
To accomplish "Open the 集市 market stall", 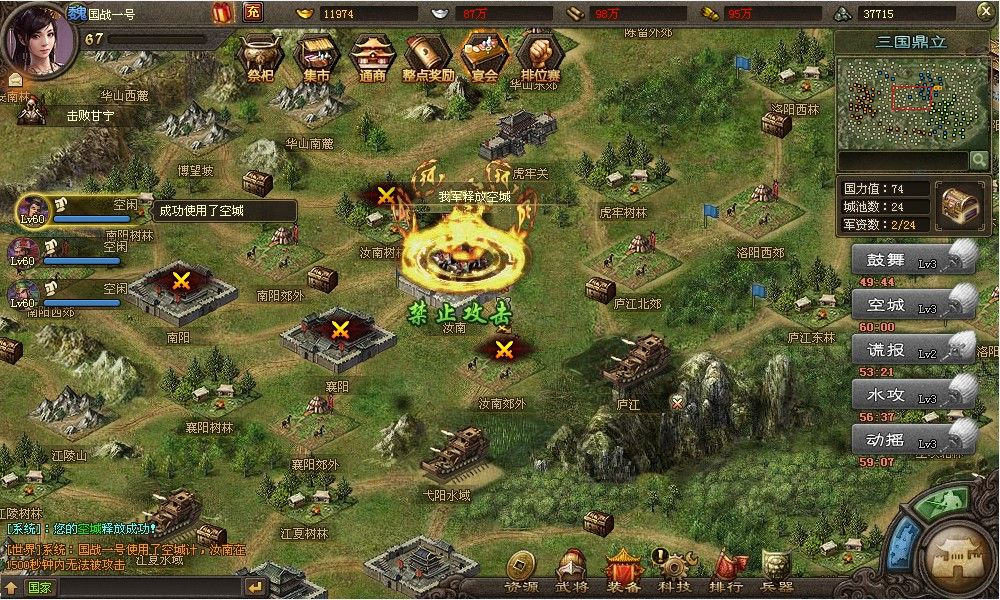I will [314, 57].
